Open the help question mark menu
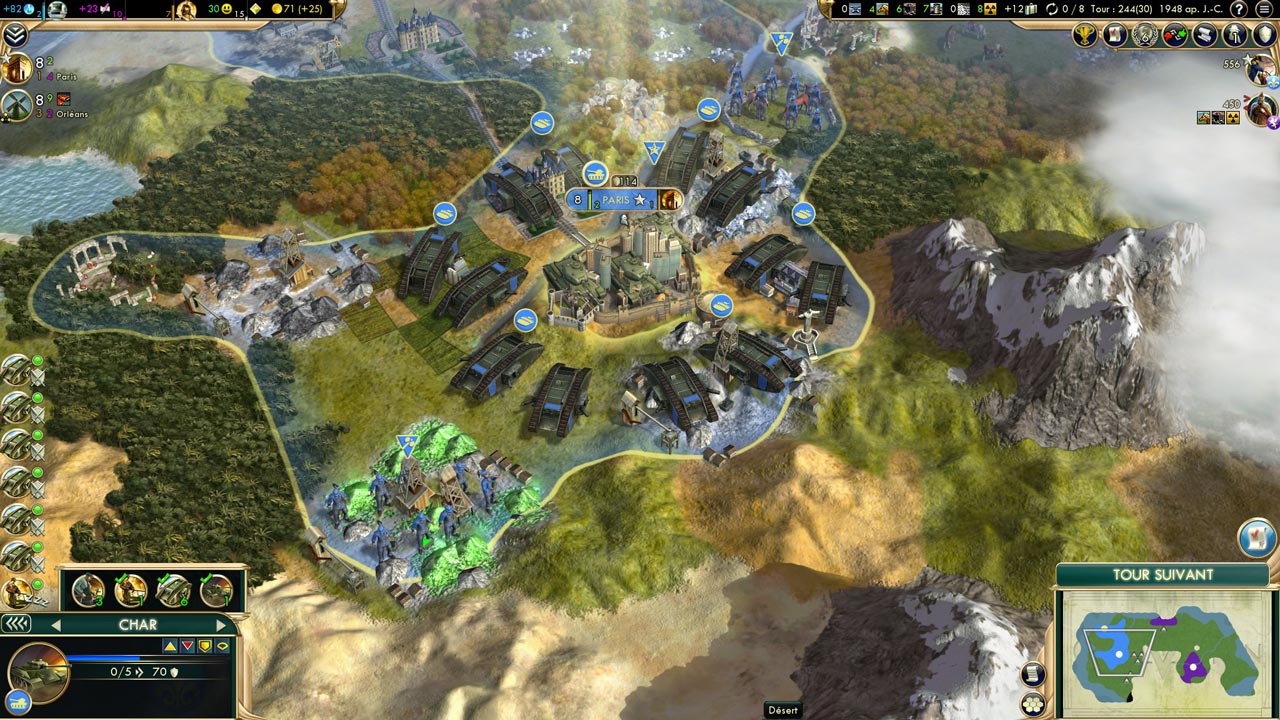Image resolution: width=1280 pixels, height=720 pixels. [x=1238, y=9]
